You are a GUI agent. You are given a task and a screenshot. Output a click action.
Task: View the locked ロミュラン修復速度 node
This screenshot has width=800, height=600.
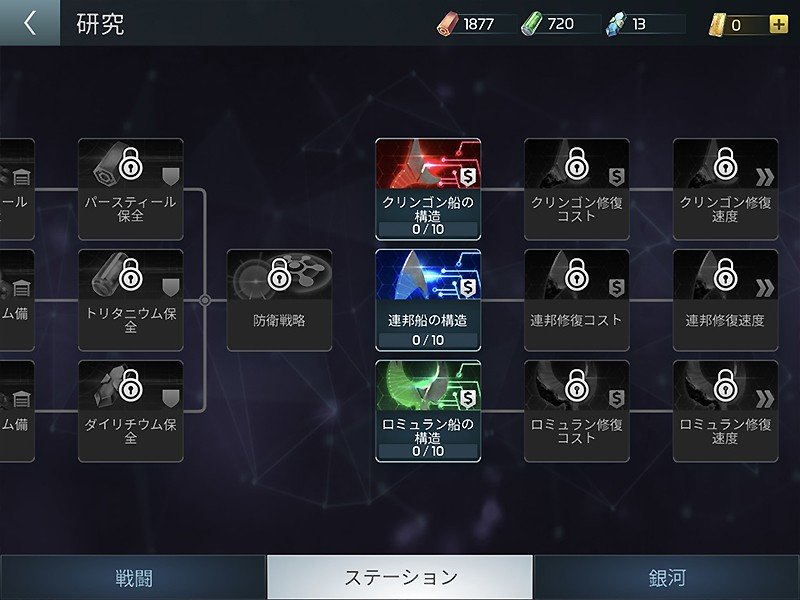pos(725,411)
